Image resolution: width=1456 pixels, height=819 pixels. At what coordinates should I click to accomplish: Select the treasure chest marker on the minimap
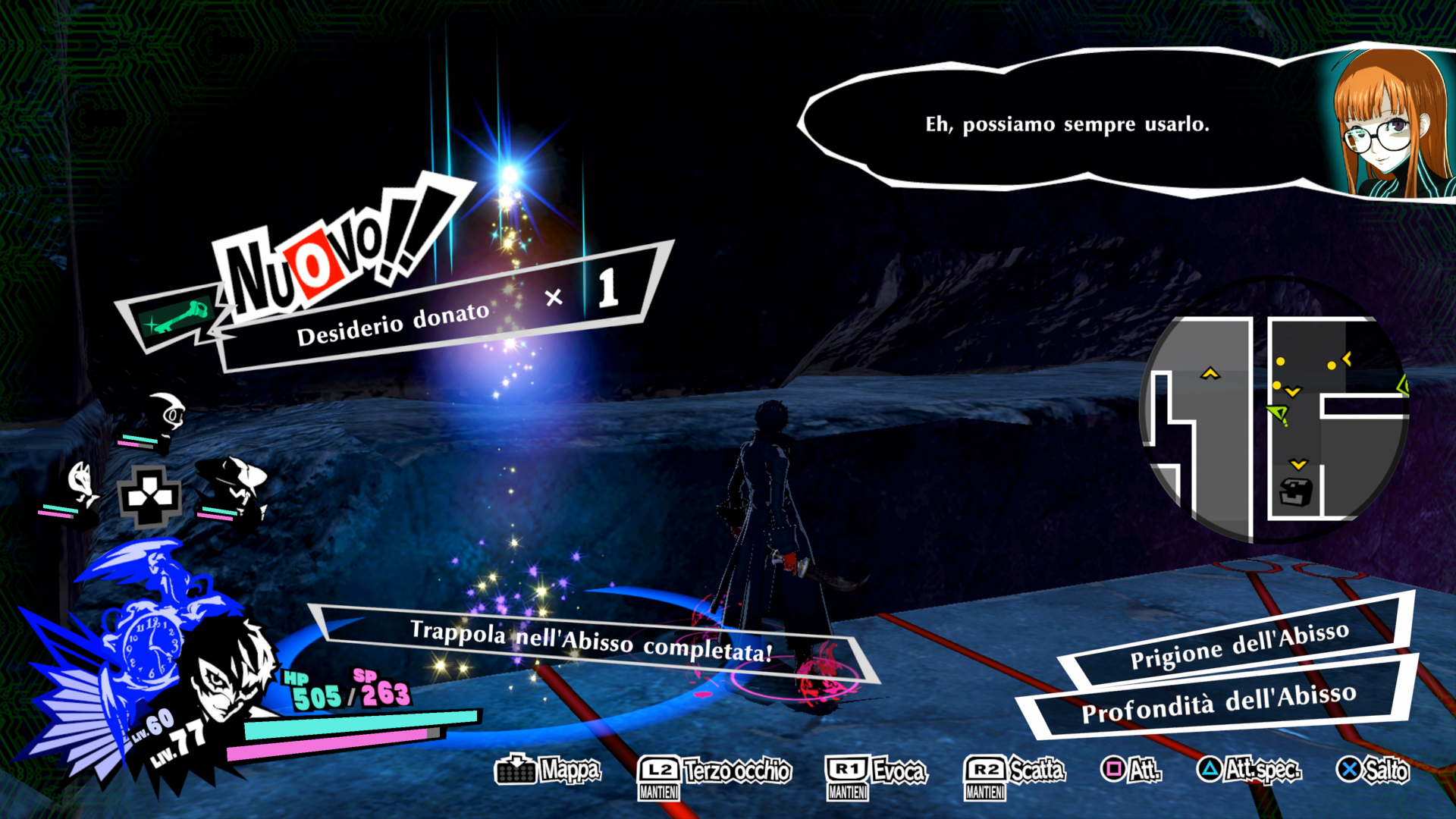pos(1295,492)
